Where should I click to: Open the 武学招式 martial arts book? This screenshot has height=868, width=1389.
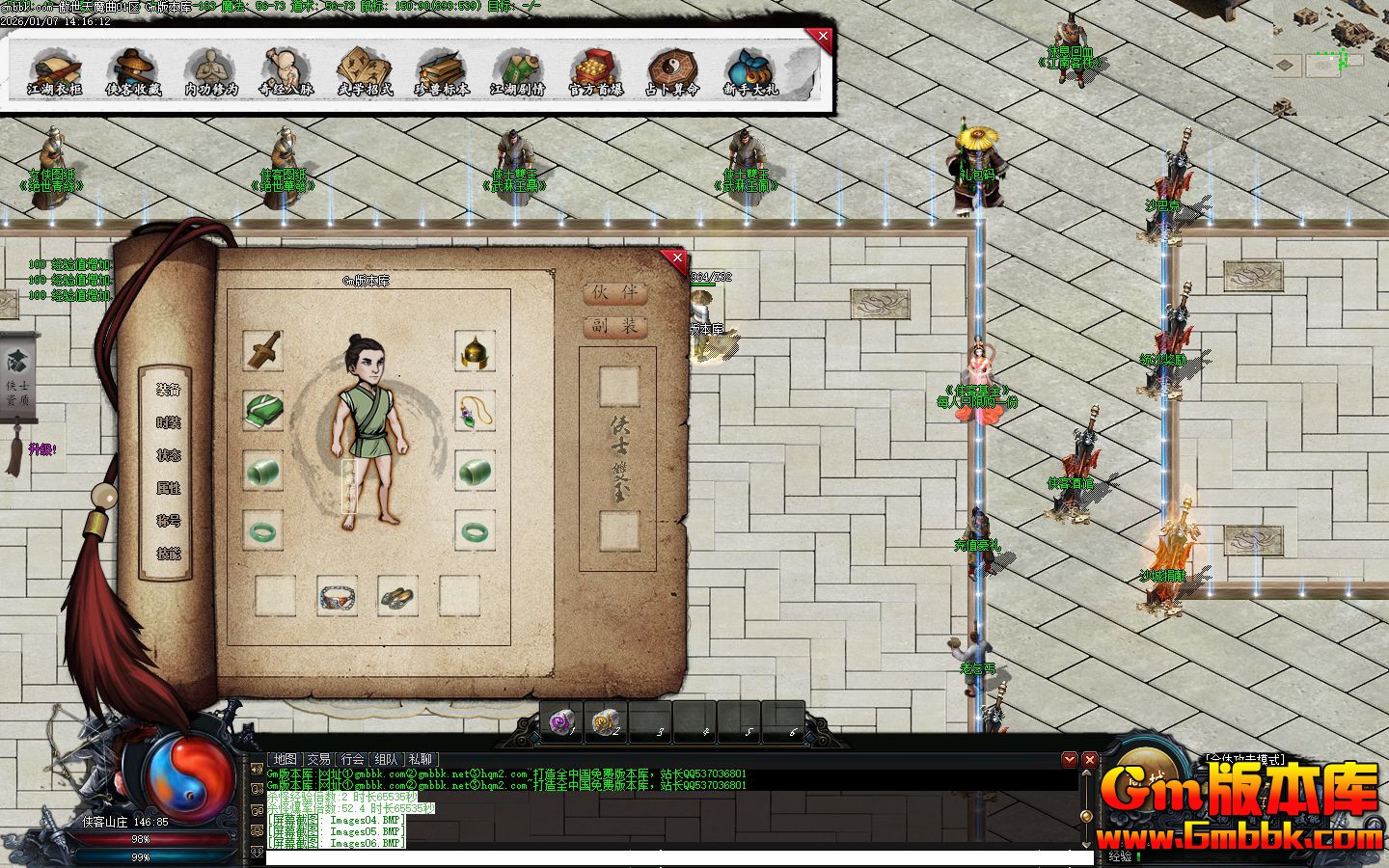pos(365,71)
